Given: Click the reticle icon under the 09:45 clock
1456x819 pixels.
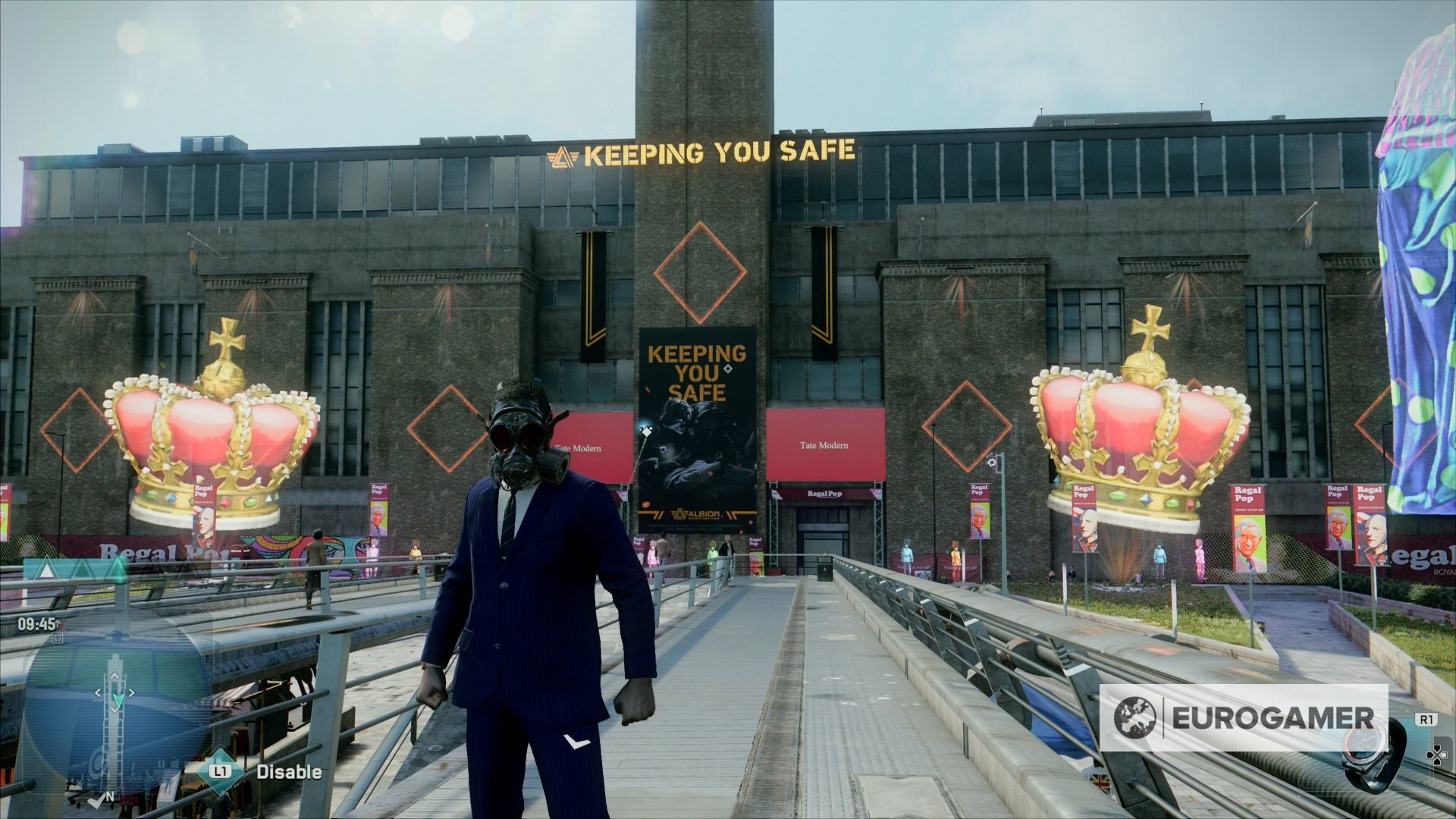Looking at the screenshot, I should pos(58,637).
